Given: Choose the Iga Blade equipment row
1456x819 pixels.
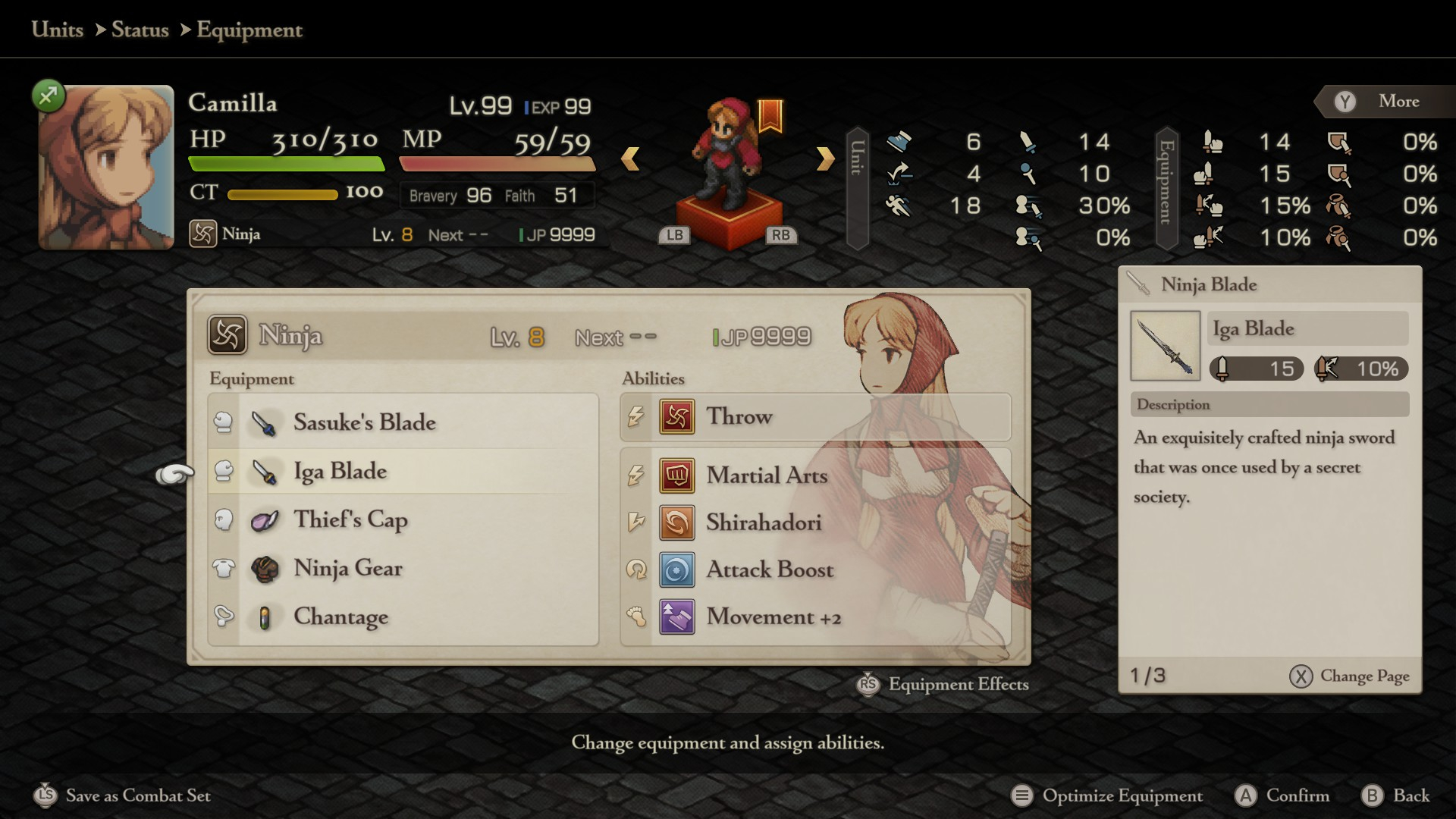Looking at the screenshot, I should coord(402,472).
